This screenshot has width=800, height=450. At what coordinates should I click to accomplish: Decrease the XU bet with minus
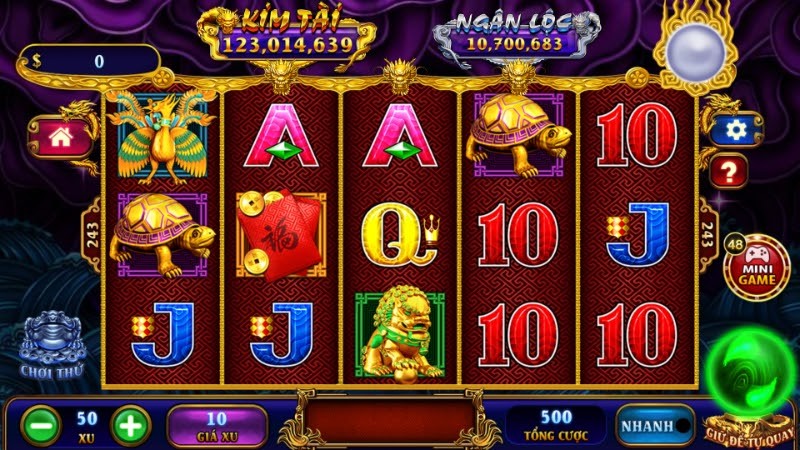39,425
